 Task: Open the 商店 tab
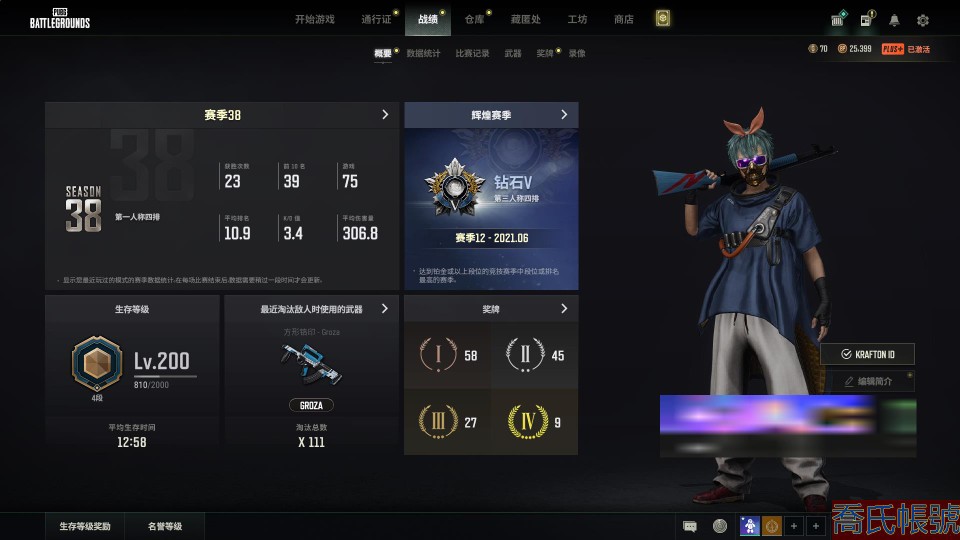click(x=624, y=19)
